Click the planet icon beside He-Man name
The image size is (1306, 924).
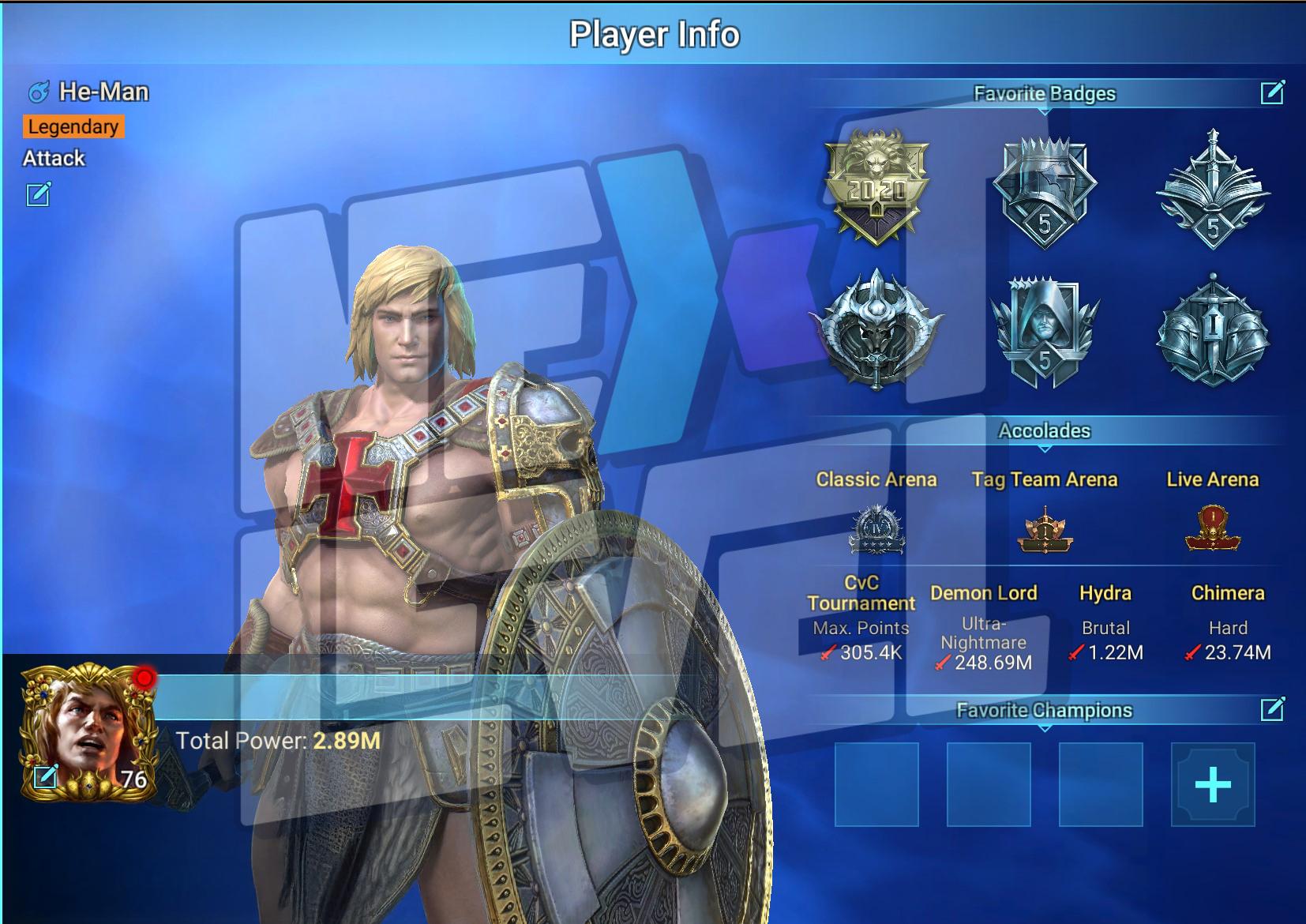tap(39, 92)
